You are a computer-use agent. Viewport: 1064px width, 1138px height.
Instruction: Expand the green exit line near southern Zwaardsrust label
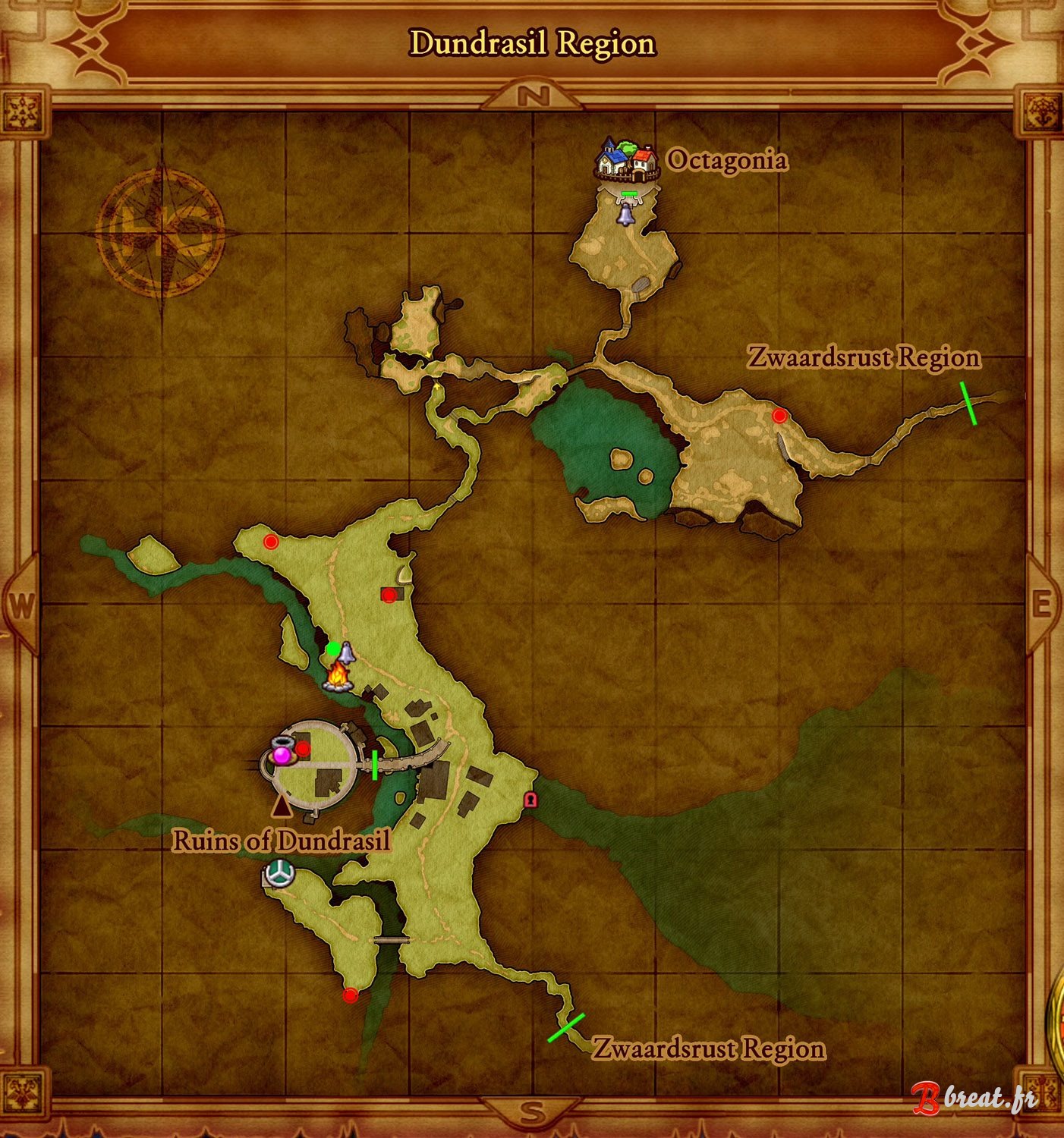[564, 1027]
